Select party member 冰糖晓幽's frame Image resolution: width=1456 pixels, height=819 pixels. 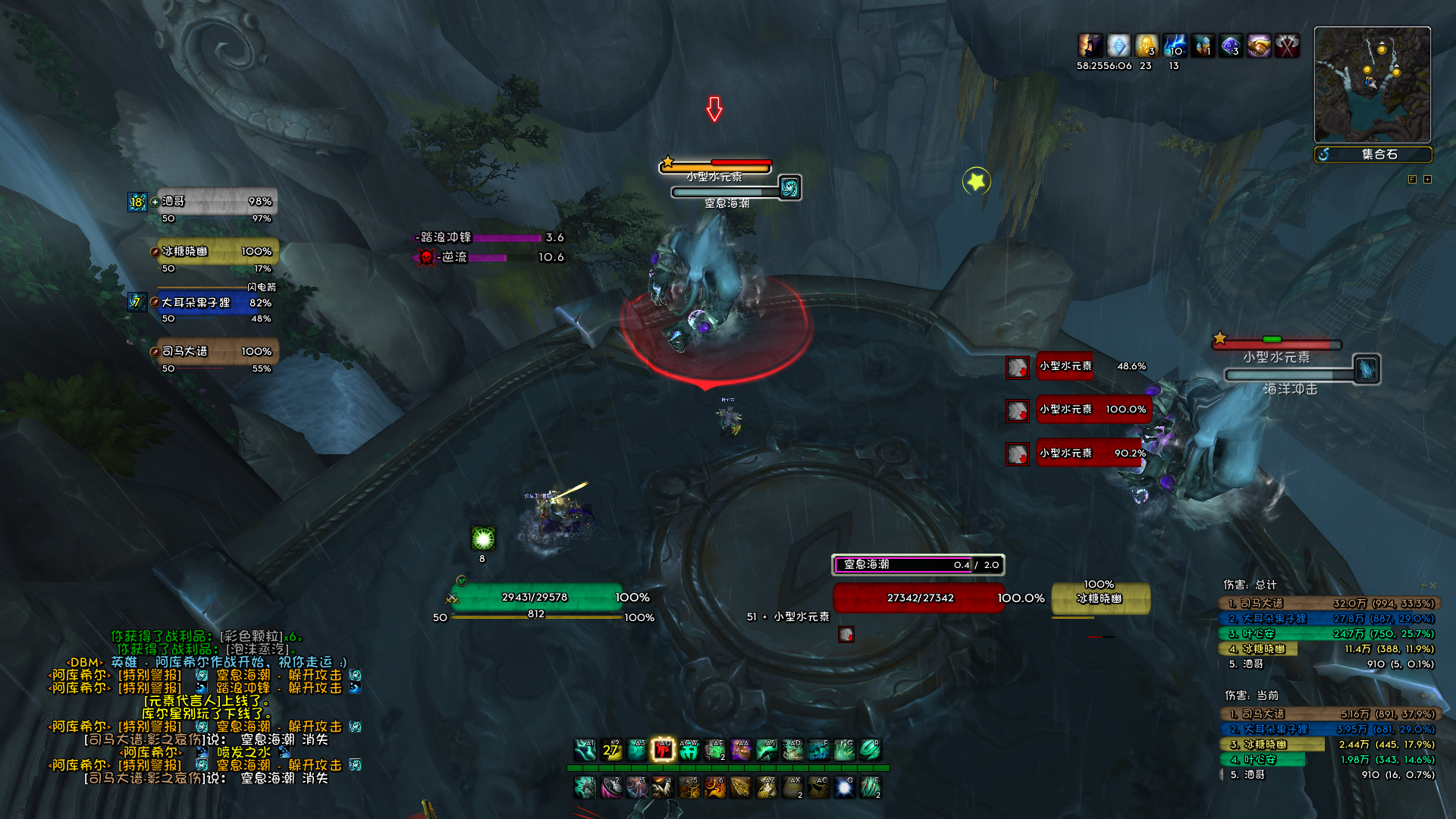tap(216, 252)
